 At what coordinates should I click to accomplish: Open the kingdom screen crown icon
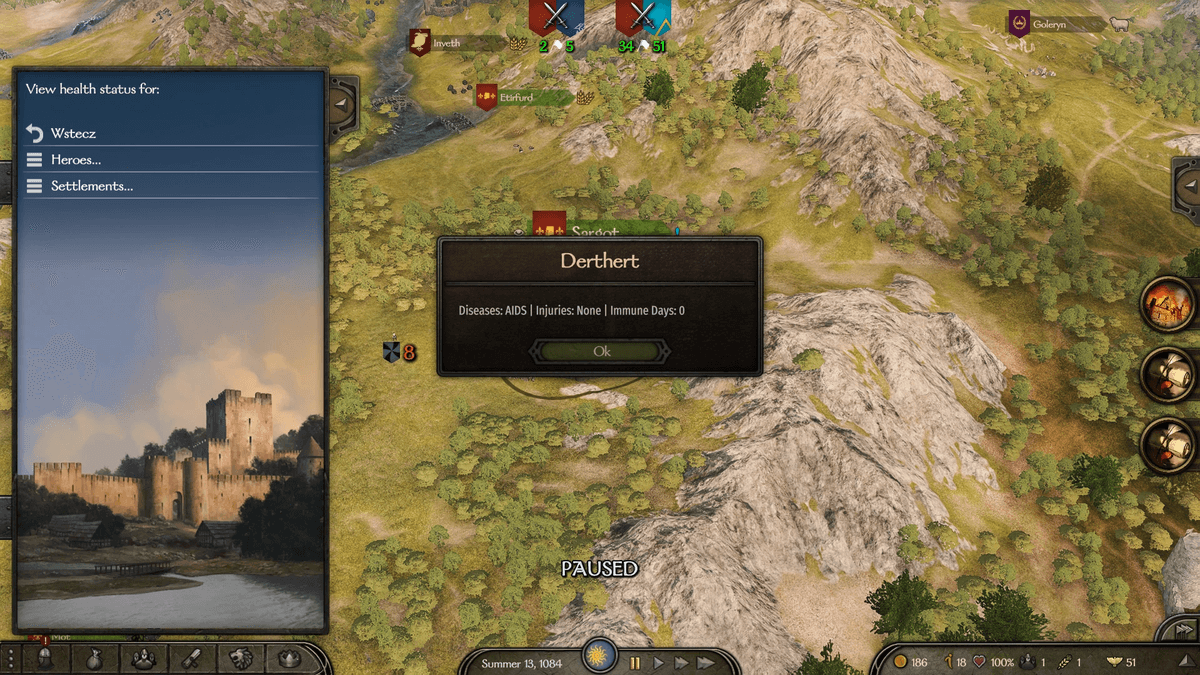pos(289,659)
